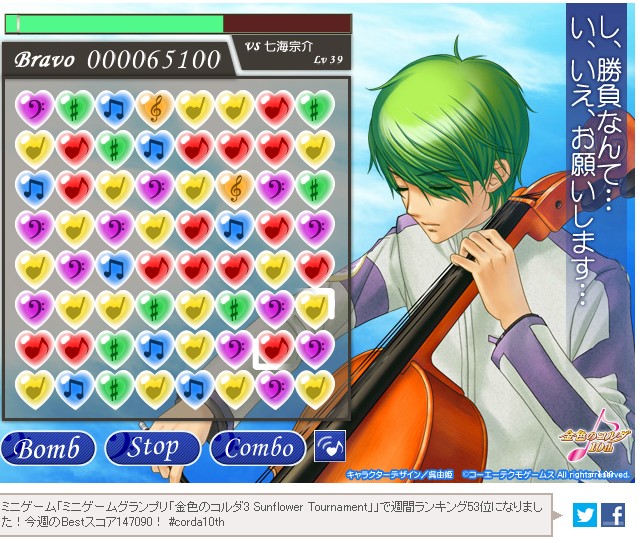Activate the Bomb power-up
This screenshot has width=639, height=539.
pyautogui.click(x=48, y=447)
